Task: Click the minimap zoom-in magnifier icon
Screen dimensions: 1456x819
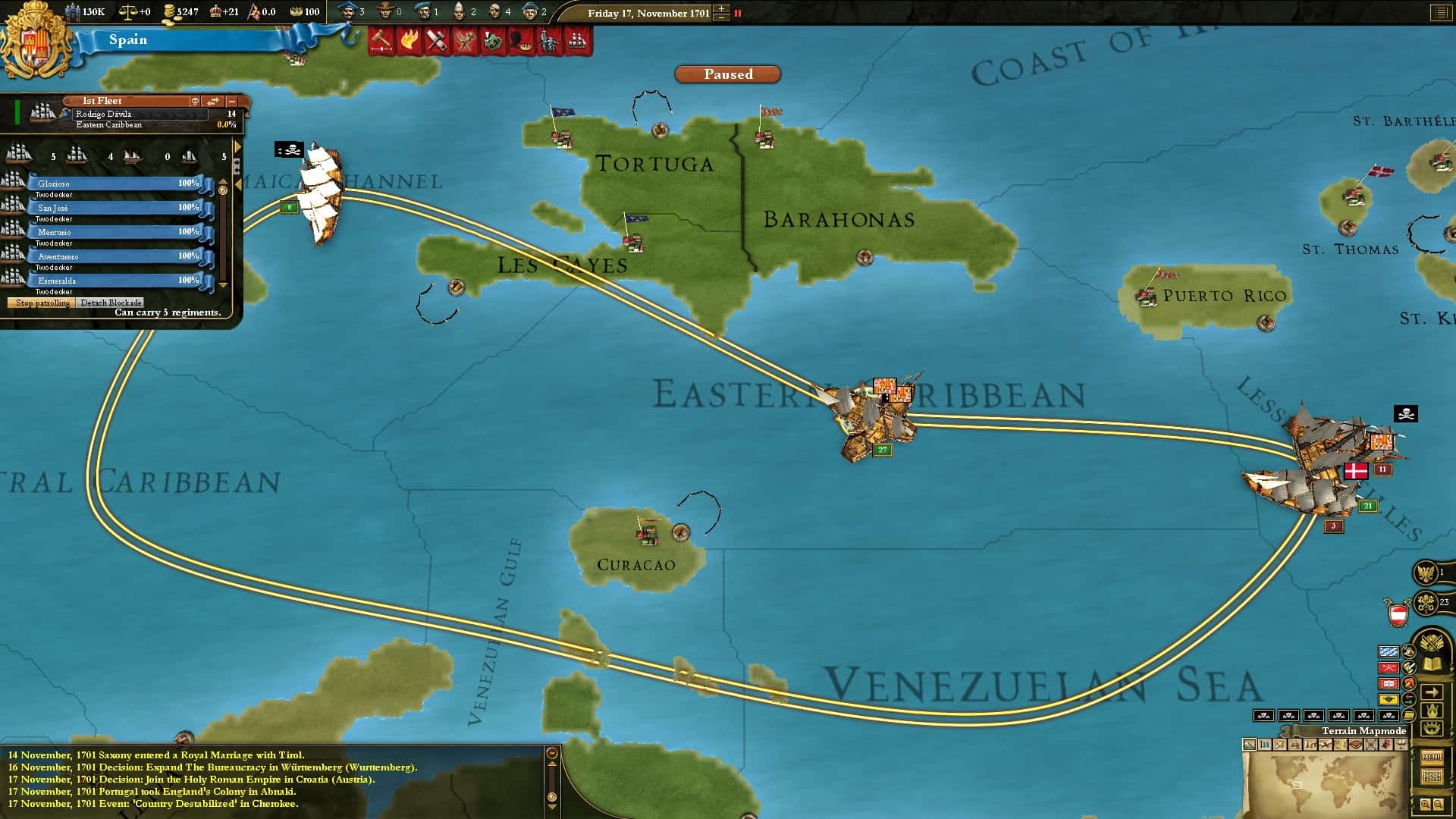Action: (1424, 804)
